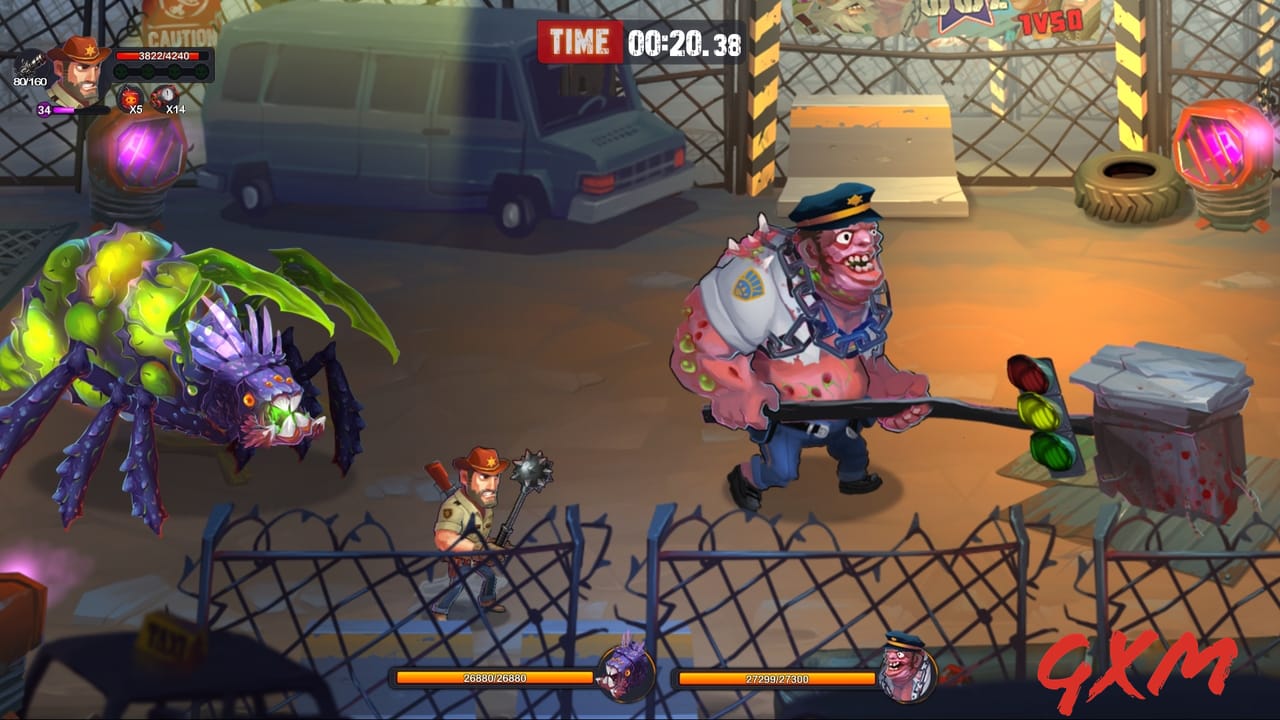Viewport: 1280px width, 720px height.
Task: Toggle the first green skill slot
Action: click(x=121, y=71)
